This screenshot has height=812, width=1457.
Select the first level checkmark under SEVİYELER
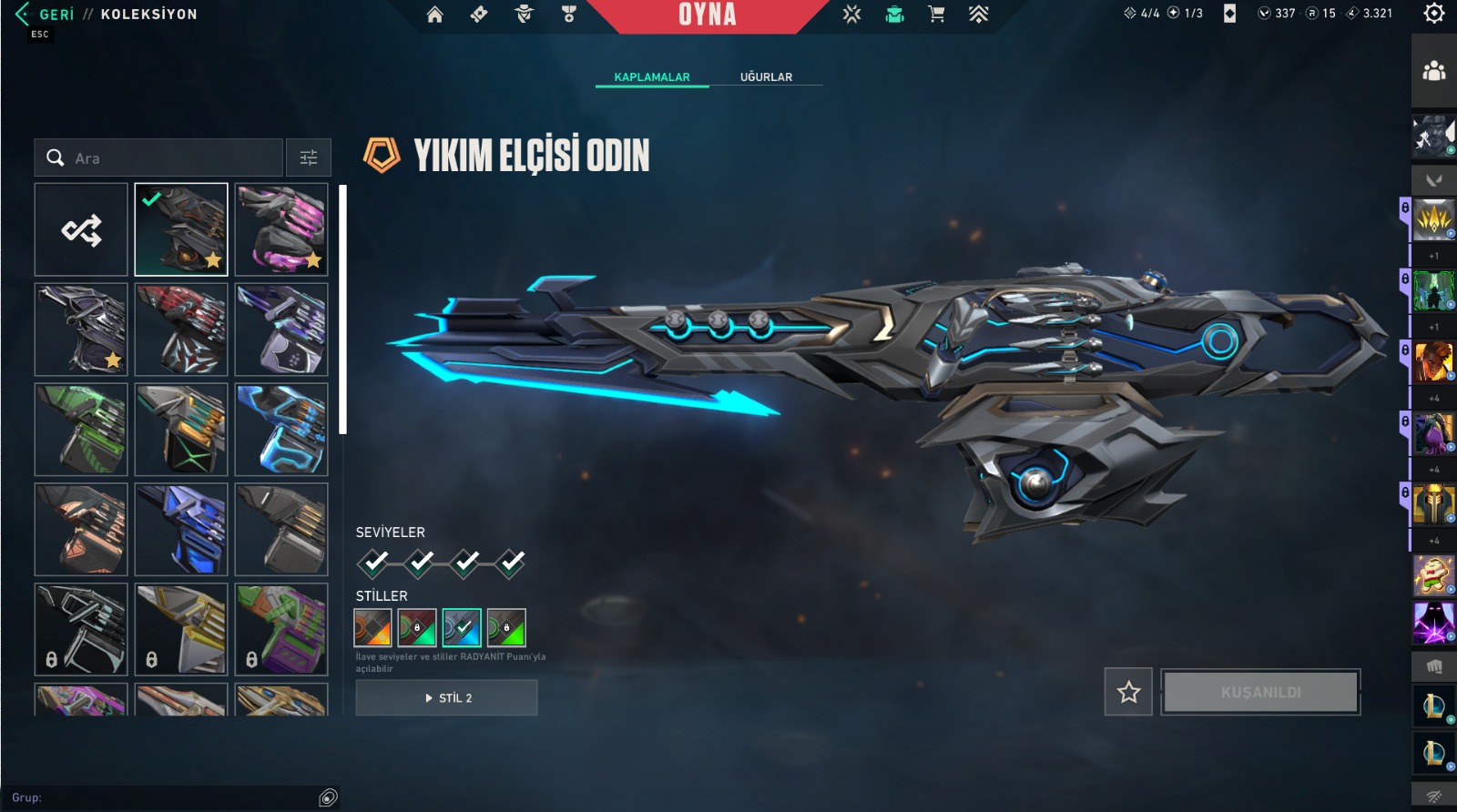374,563
